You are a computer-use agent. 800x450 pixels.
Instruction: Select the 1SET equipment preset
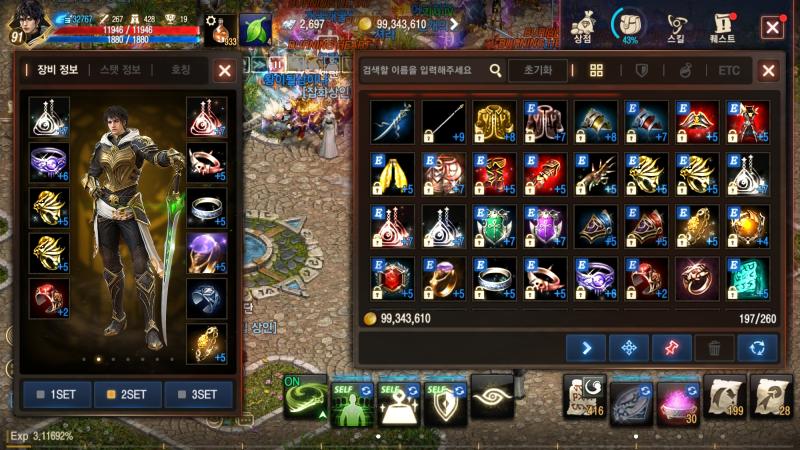57,394
